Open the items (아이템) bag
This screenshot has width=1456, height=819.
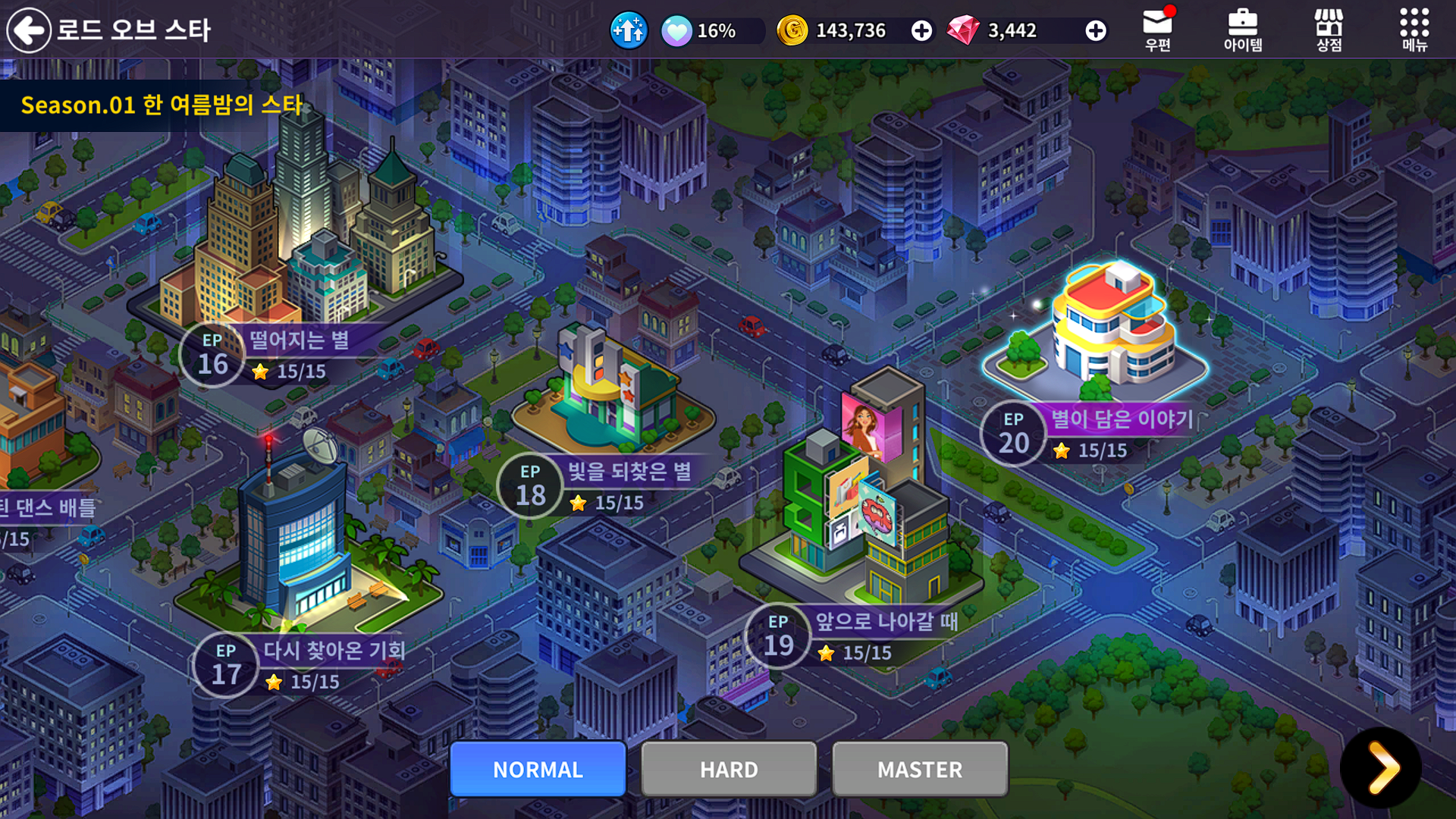point(1242,30)
